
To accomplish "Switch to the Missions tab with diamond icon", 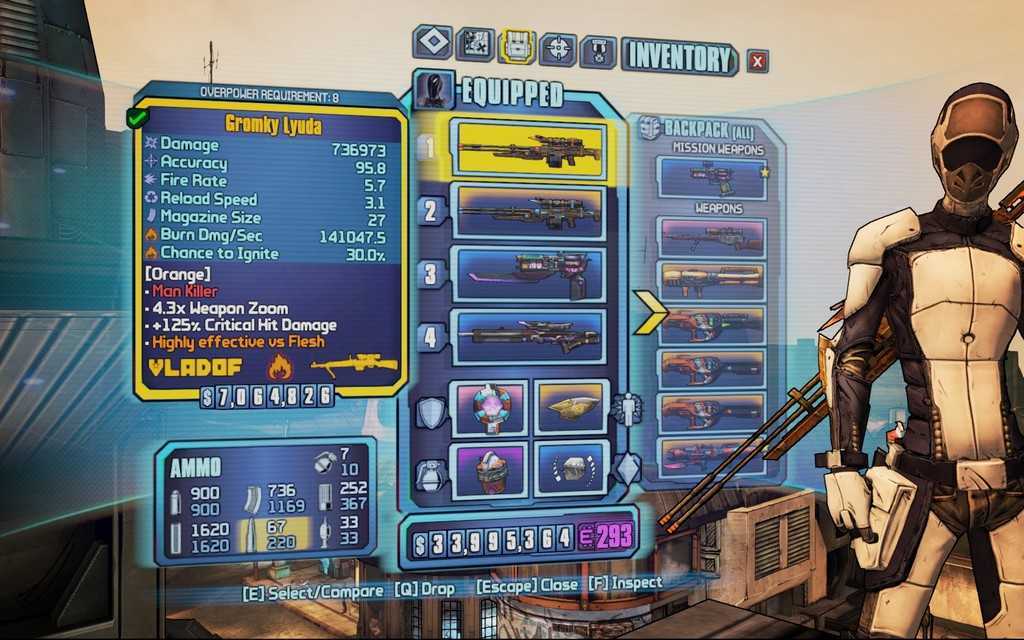I will tap(432, 44).
